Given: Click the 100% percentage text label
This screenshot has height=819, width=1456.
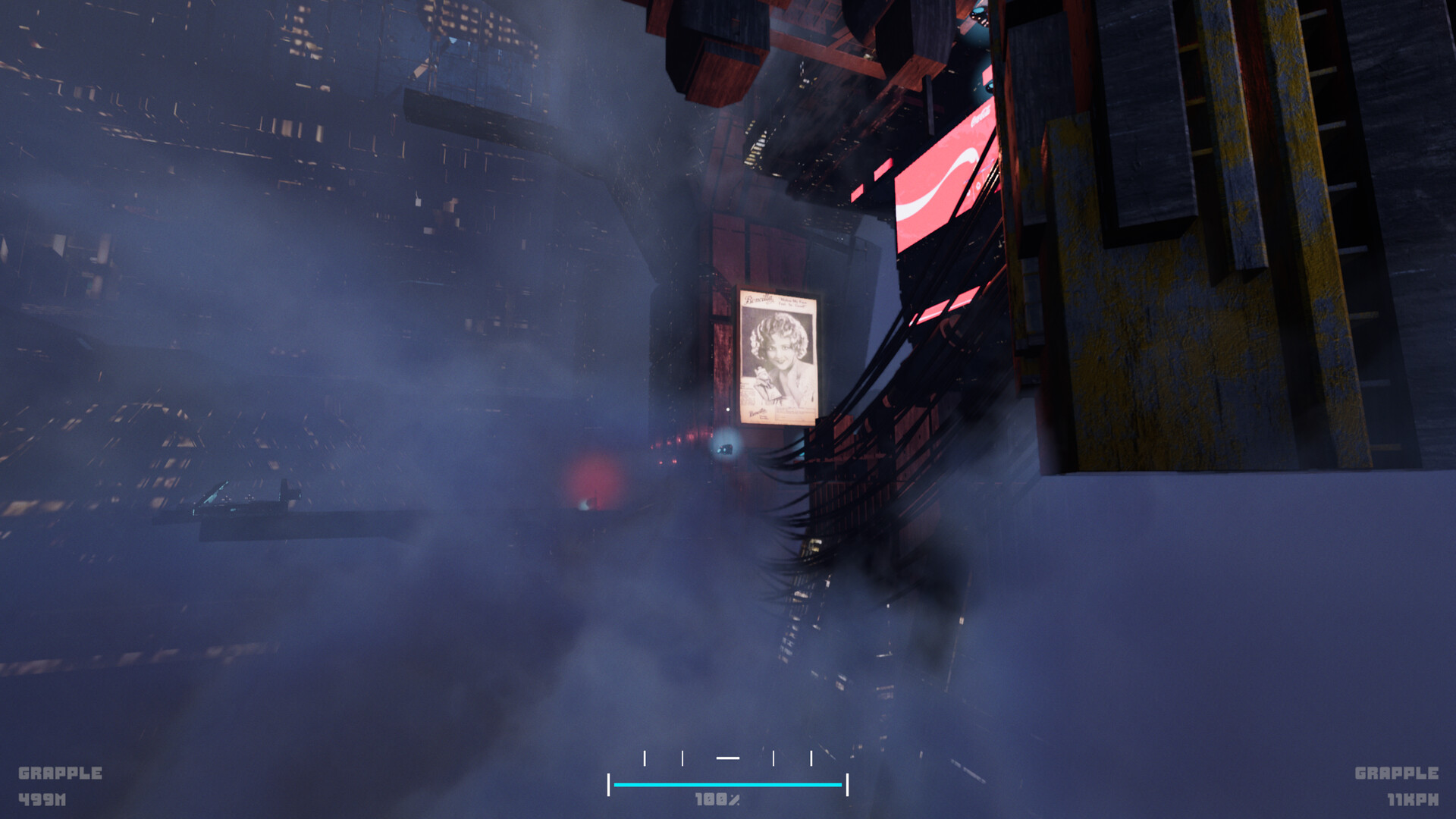Looking at the screenshot, I should pos(718,797).
